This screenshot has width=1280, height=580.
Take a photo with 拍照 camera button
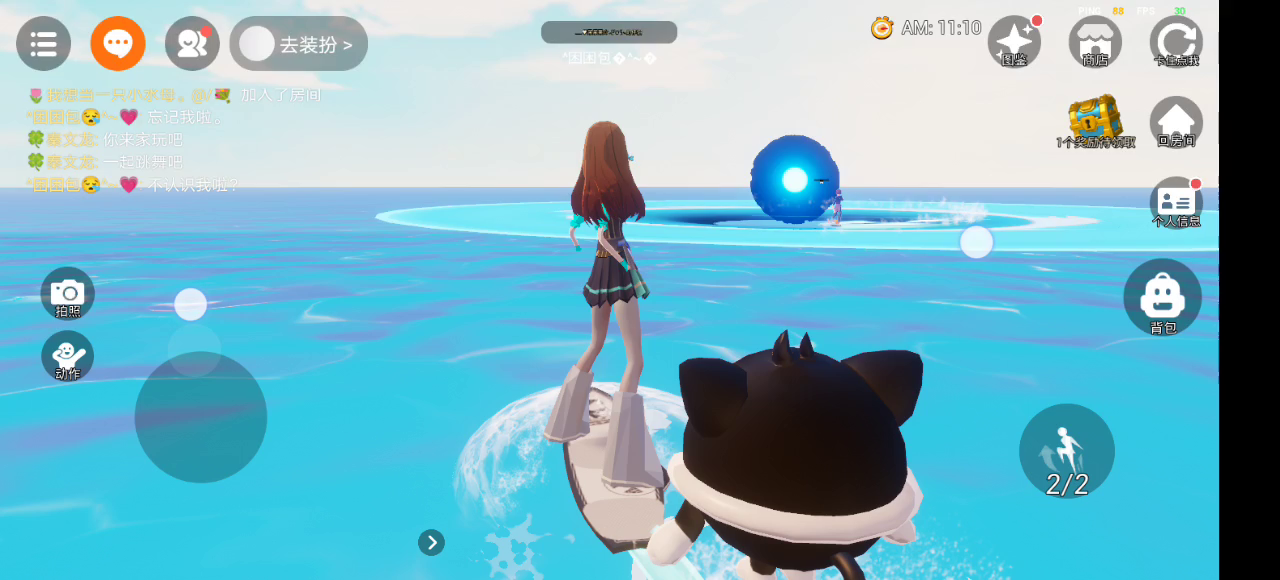coord(67,293)
